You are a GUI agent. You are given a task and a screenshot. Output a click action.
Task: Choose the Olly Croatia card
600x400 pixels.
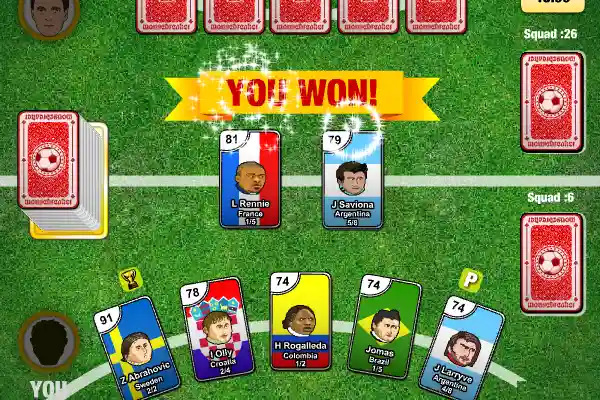tap(215, 335)
